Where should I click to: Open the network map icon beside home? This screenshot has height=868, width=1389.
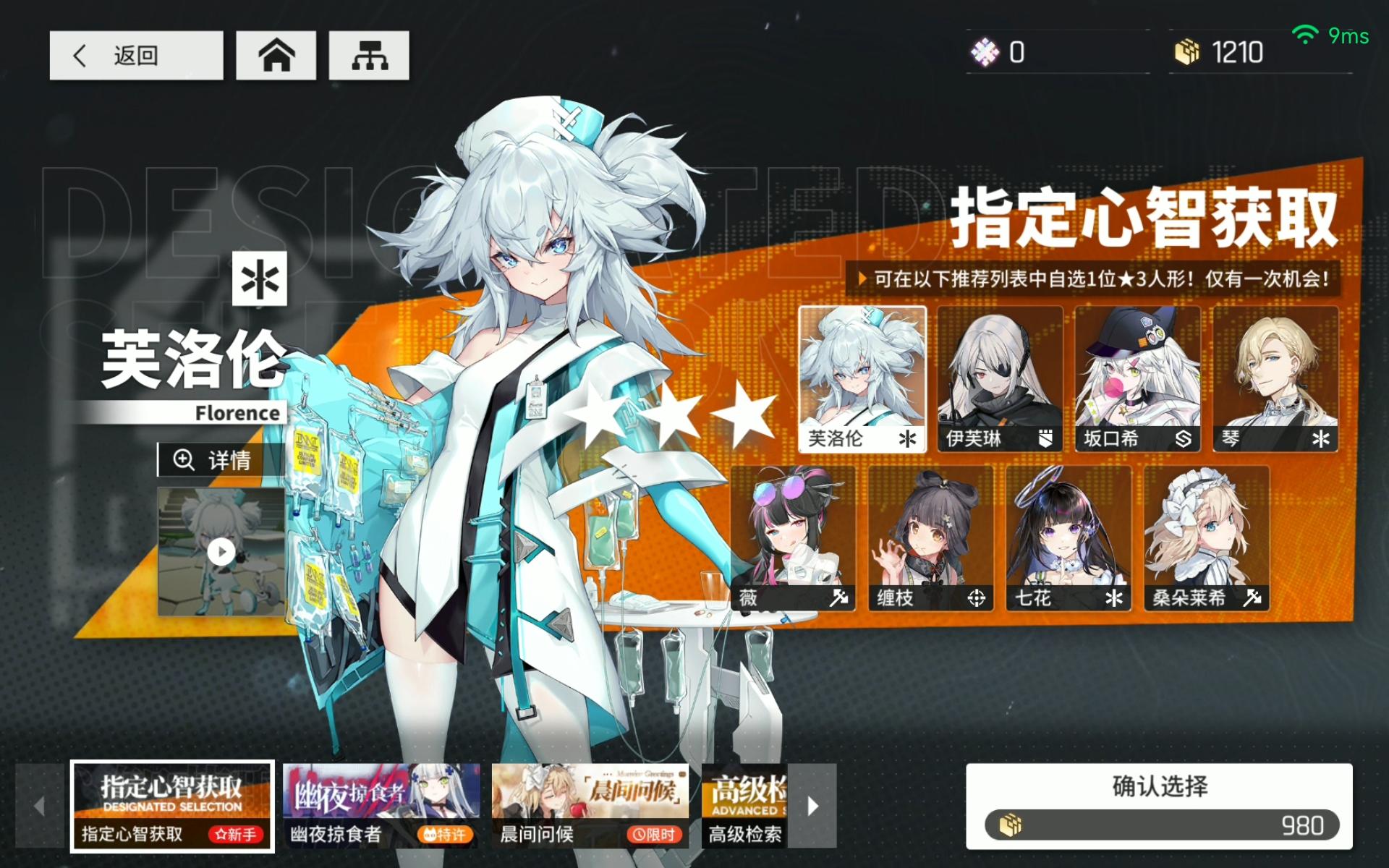pos(368,54)
